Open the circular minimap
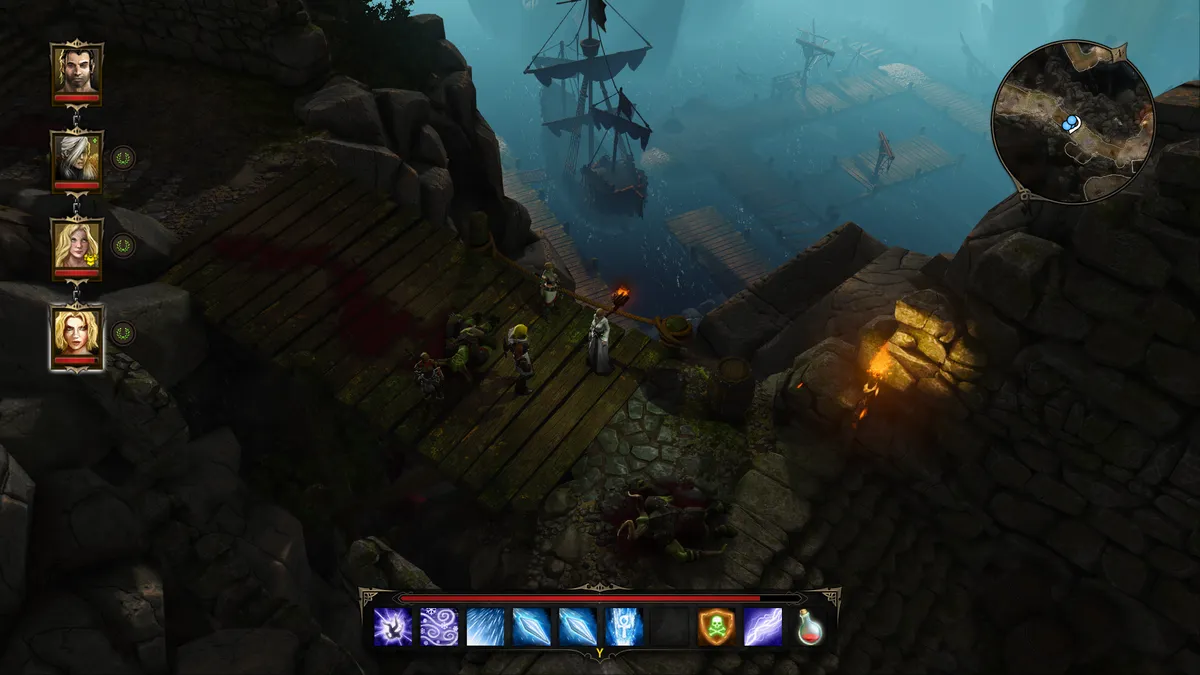Viewport: 1200px width, 675px height. tap(1073, 122)
